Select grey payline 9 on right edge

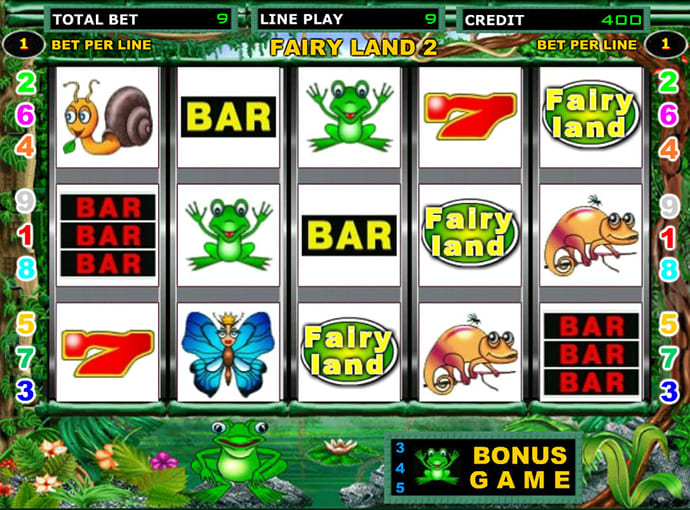[669, 206]
